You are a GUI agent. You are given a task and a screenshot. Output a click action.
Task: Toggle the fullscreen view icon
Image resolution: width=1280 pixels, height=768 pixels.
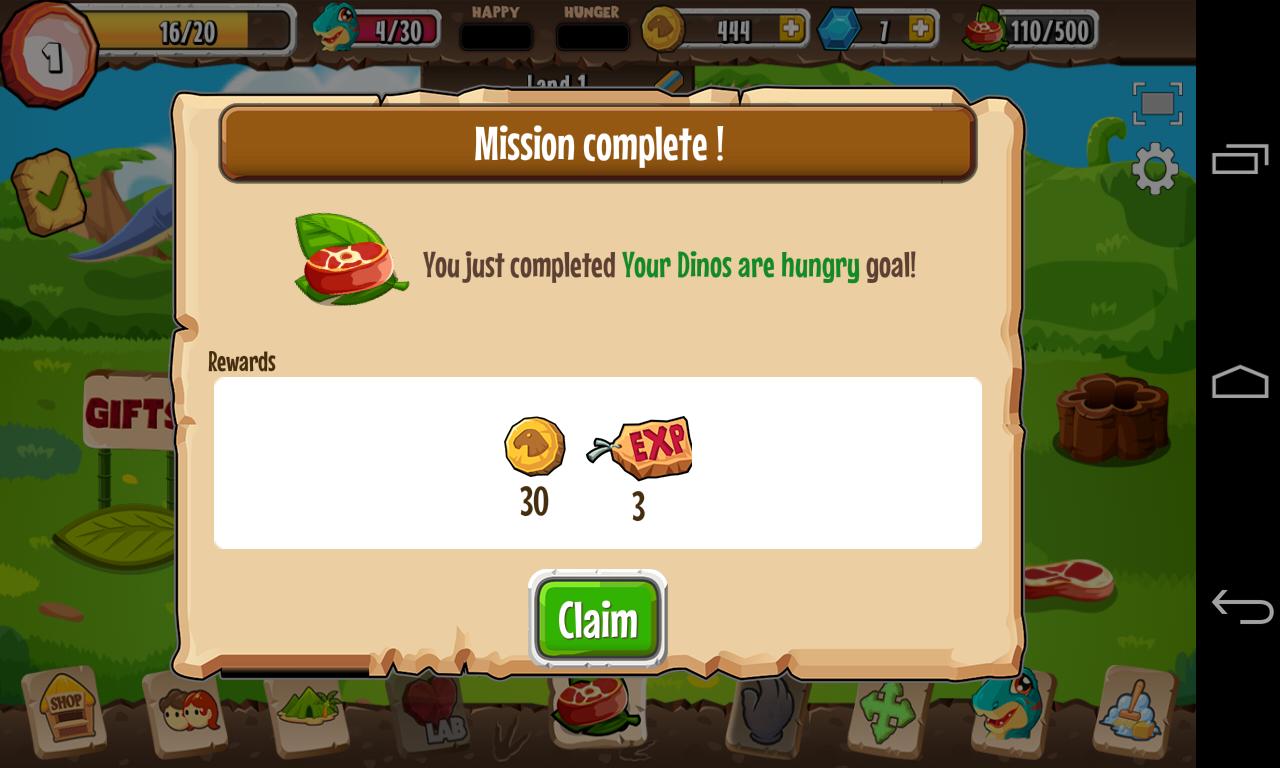click(1157, 103)
